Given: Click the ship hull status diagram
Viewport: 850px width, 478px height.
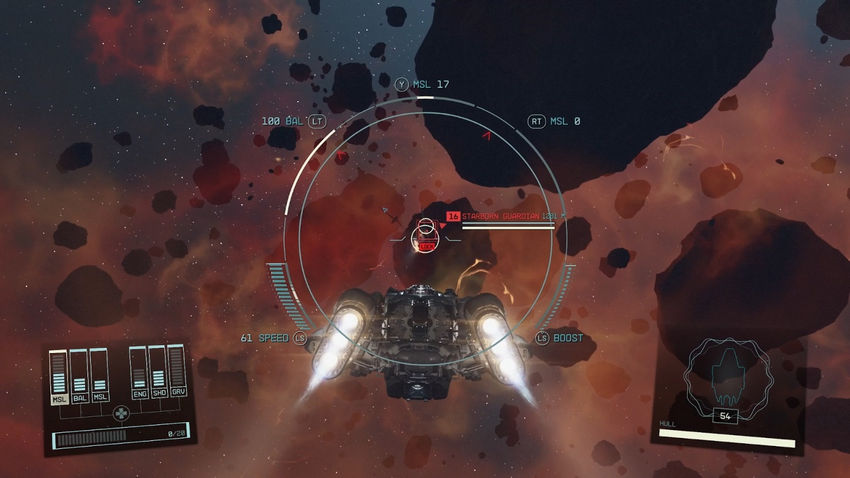Looking at the screenshot, I should pyautogui.click(x=727, y=377).
